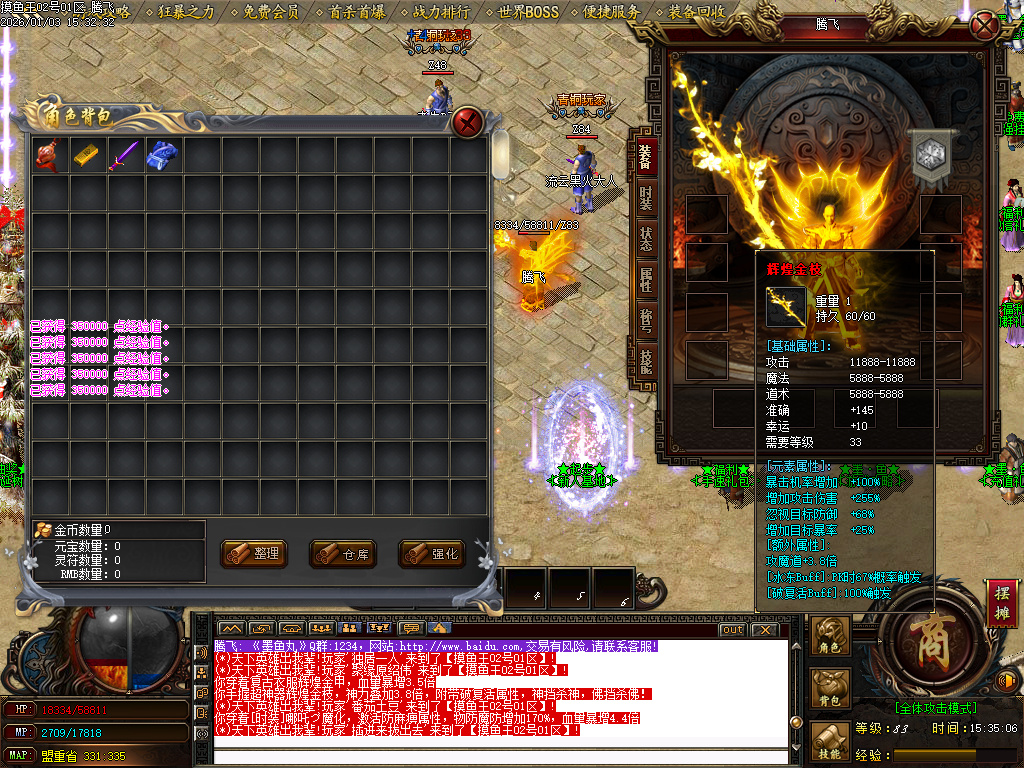Close the character equipment panel
Viewport: 1024px width, 768px height.
pos(985,25)
